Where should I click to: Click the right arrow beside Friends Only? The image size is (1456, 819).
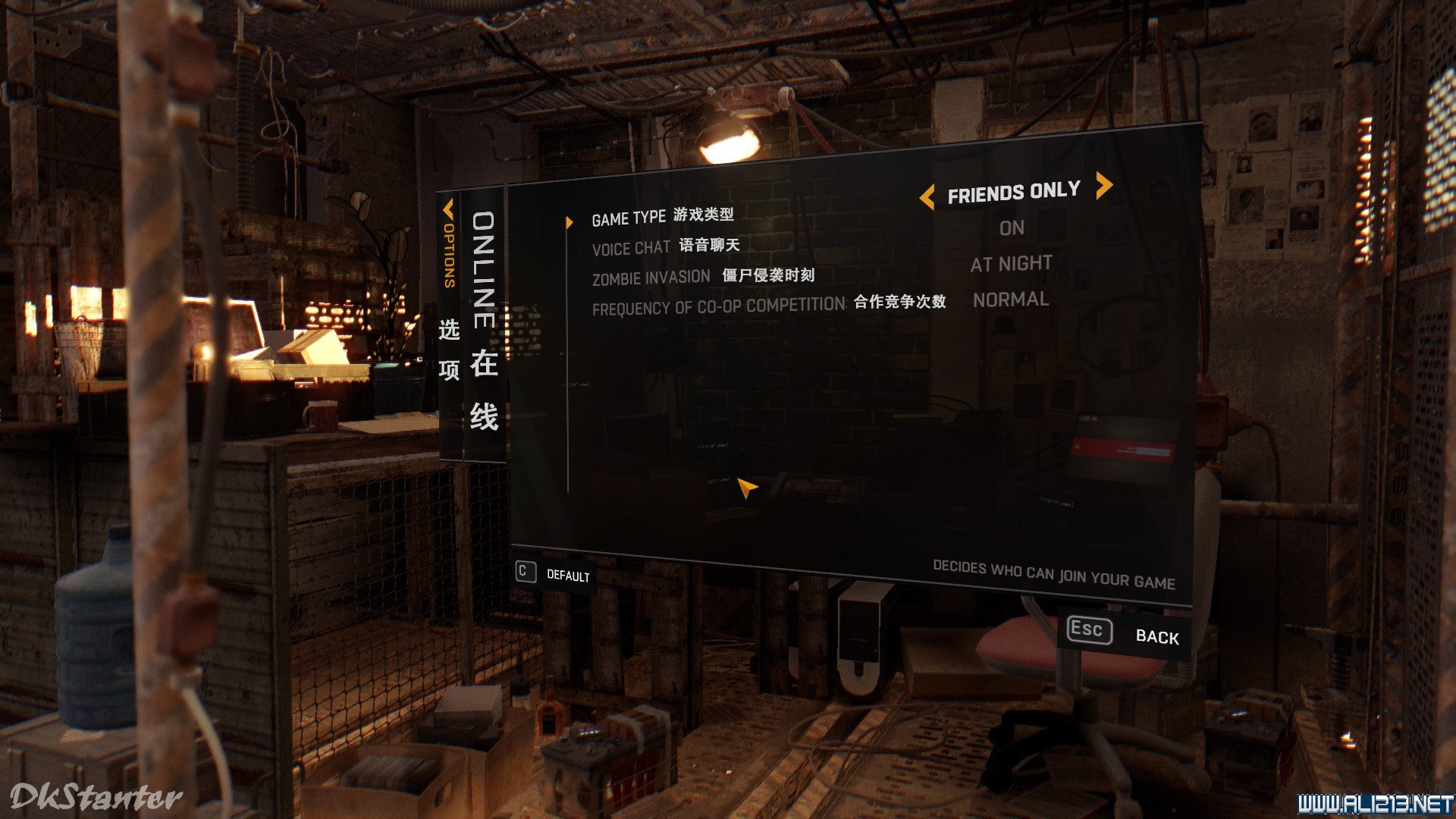point(1104,185)
